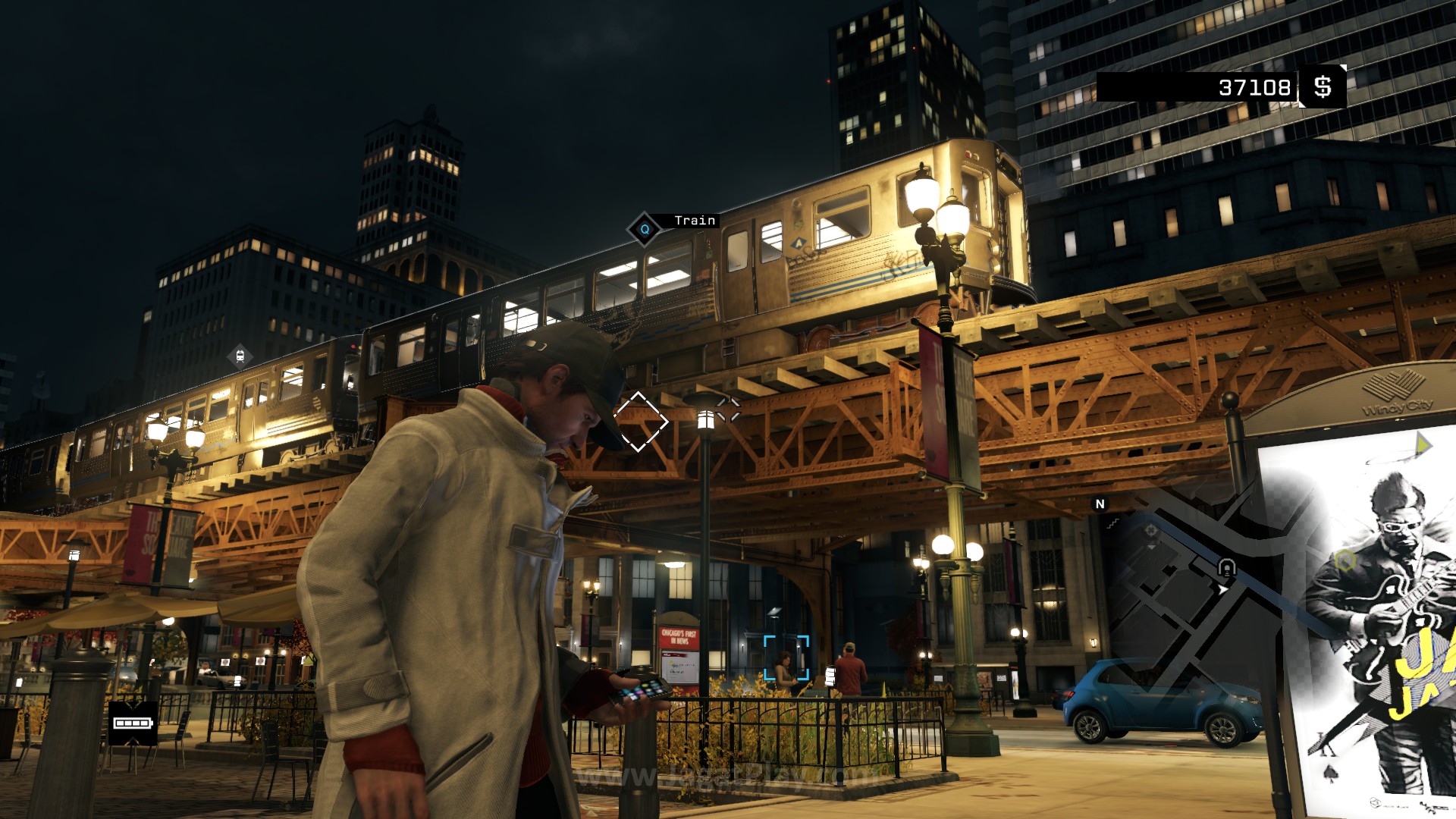
Task: Select the Train hack marker
Action: (645, 229)
